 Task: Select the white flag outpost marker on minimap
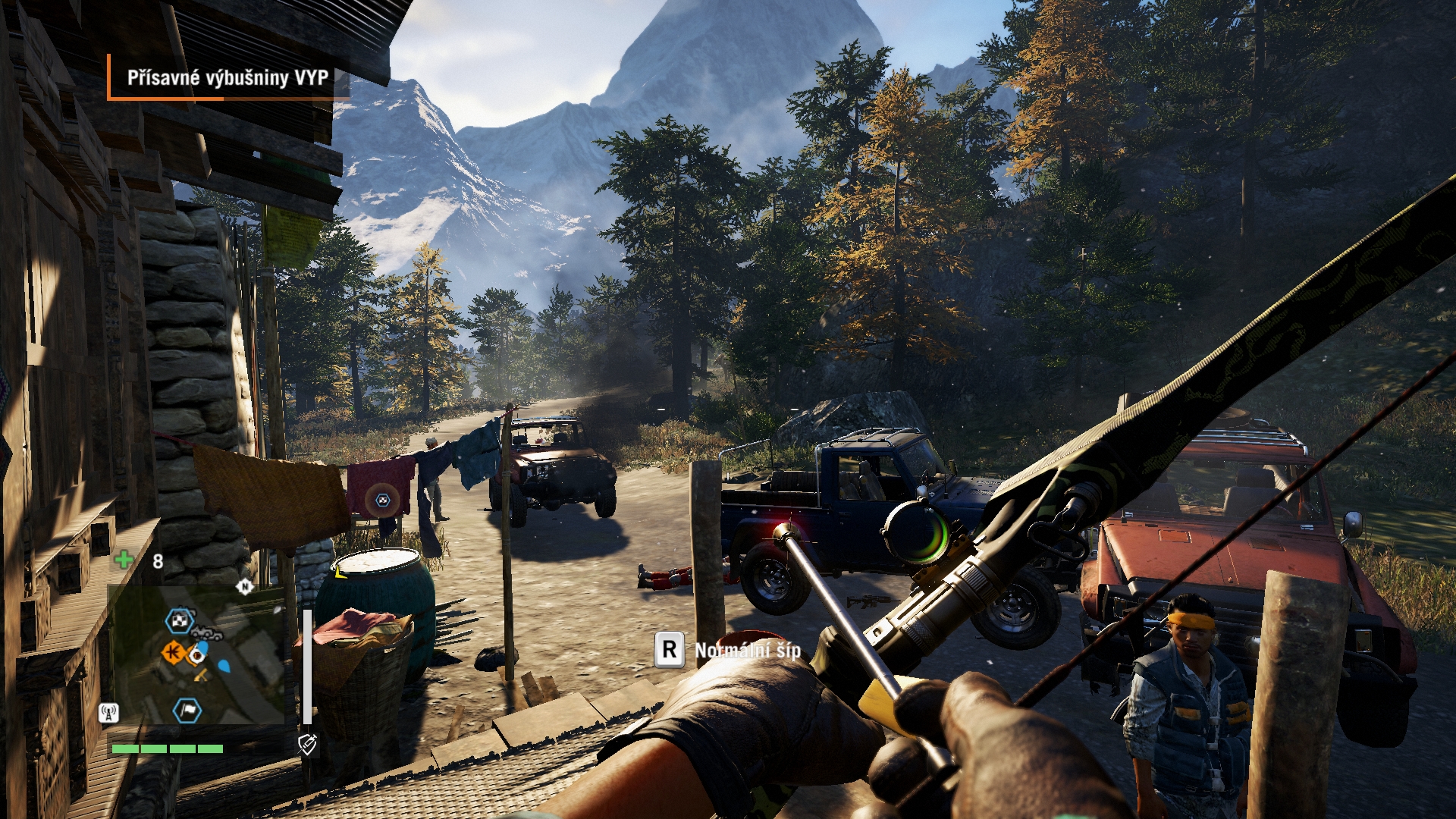point(187,711)
